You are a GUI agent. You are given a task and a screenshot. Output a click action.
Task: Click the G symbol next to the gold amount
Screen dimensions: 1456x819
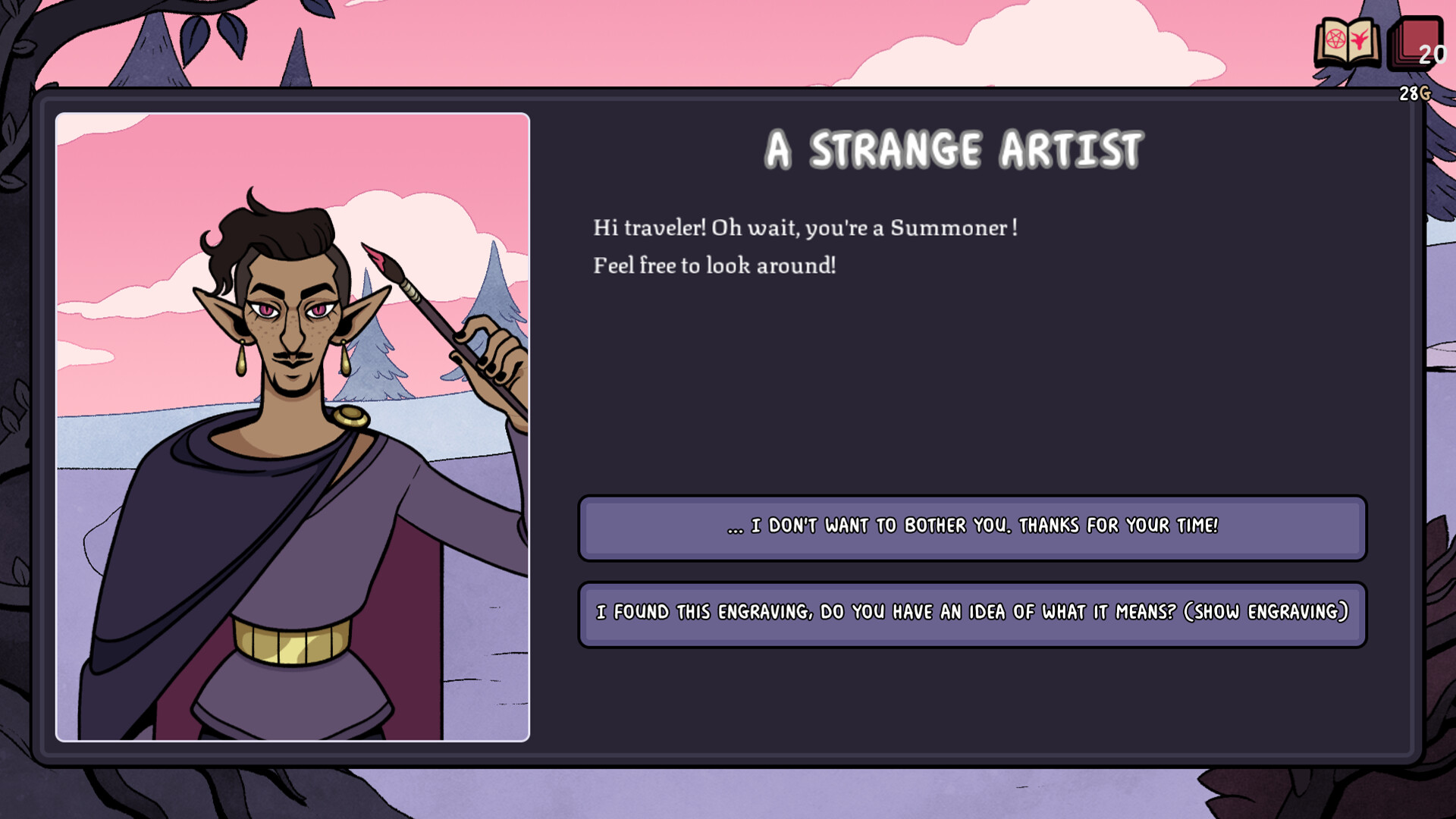(x=1426, y=93)
